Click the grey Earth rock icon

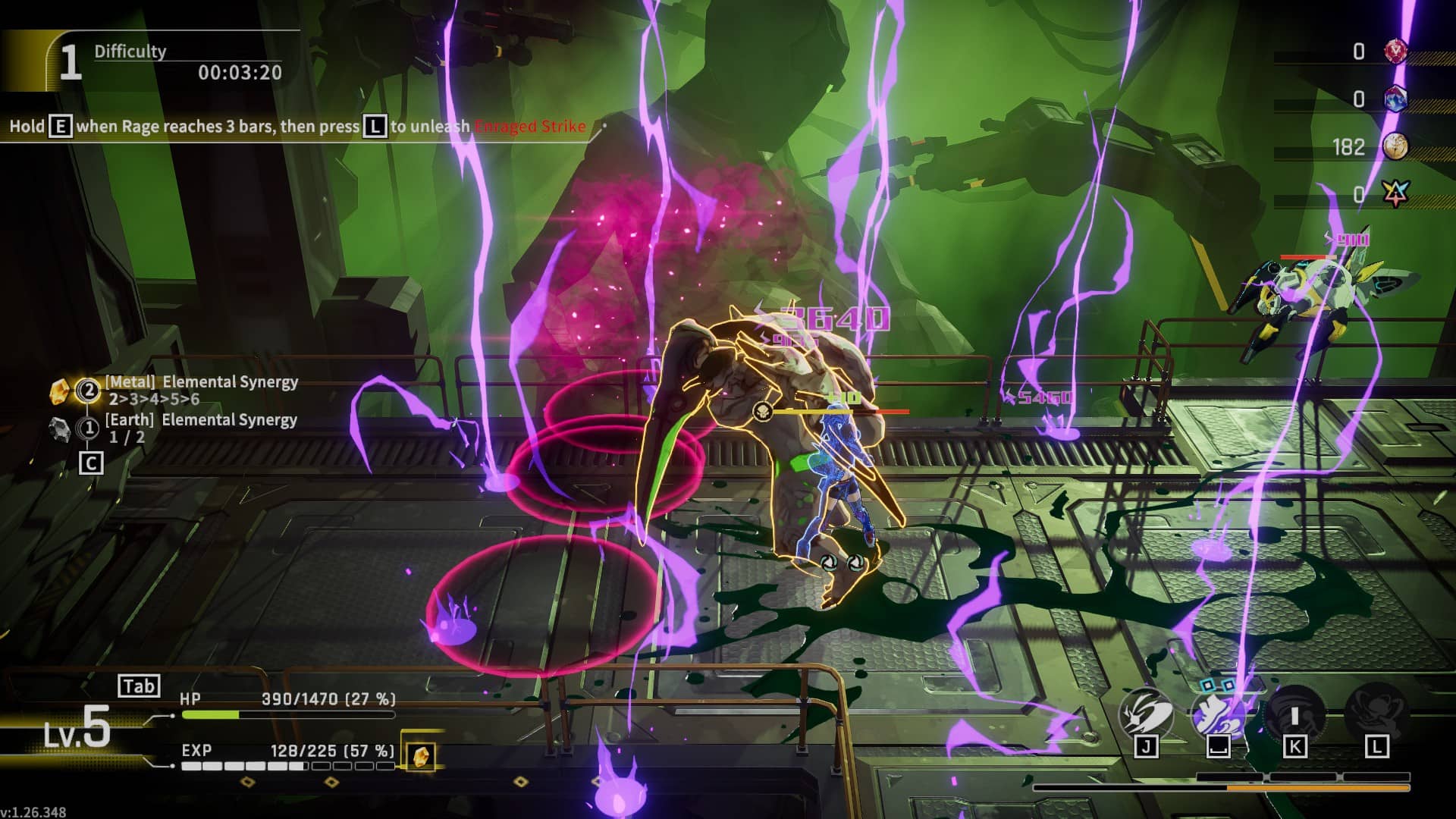(60, 428)
